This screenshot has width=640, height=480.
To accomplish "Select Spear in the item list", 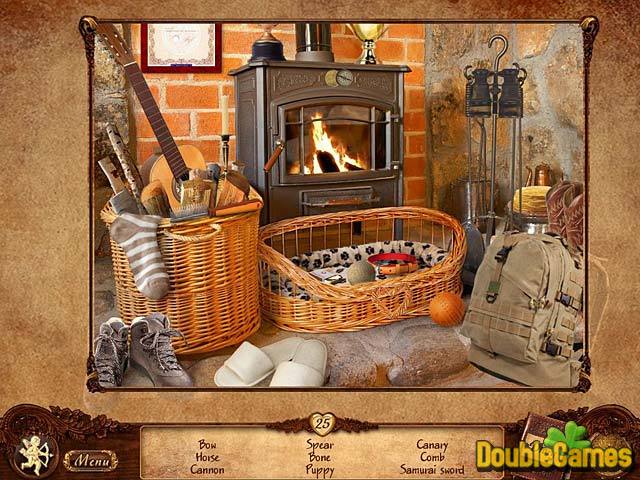I will (321, 444).
